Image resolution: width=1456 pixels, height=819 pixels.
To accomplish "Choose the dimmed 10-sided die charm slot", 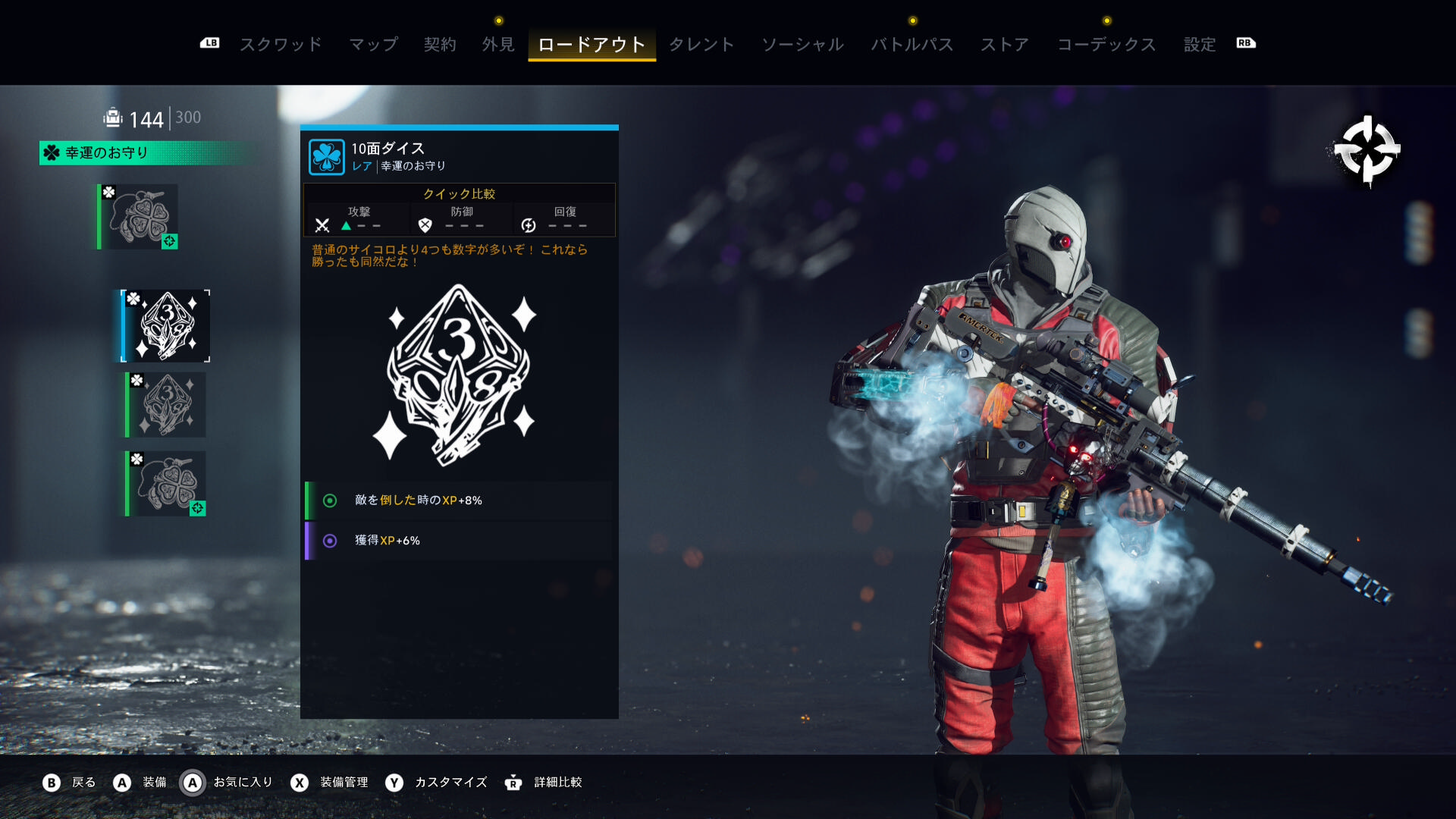I will [166, 405].
